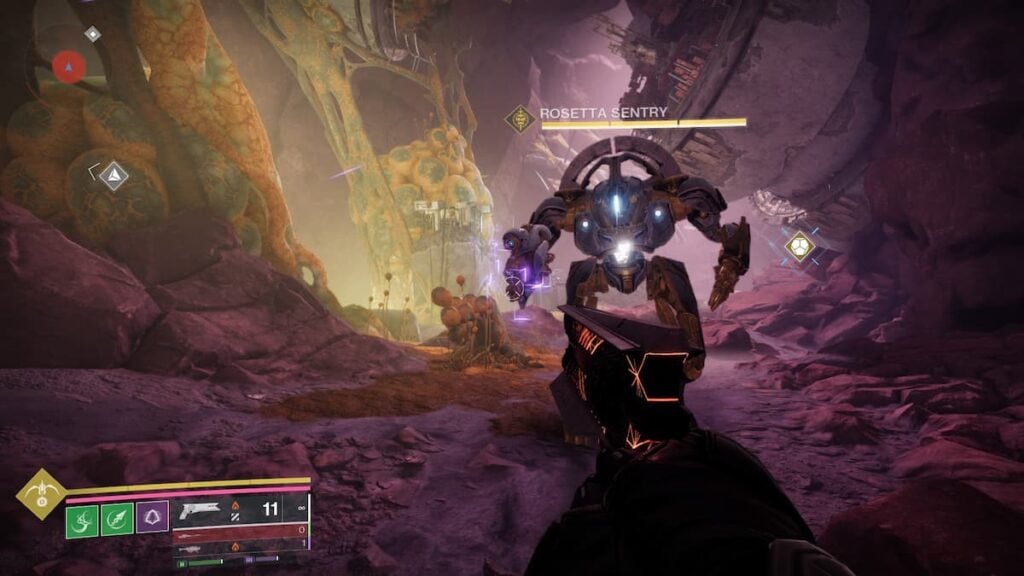Screen dimensions: 1024x576
Task: Click the Rosetta Sentry boss diamond icon
Action: 520,119
